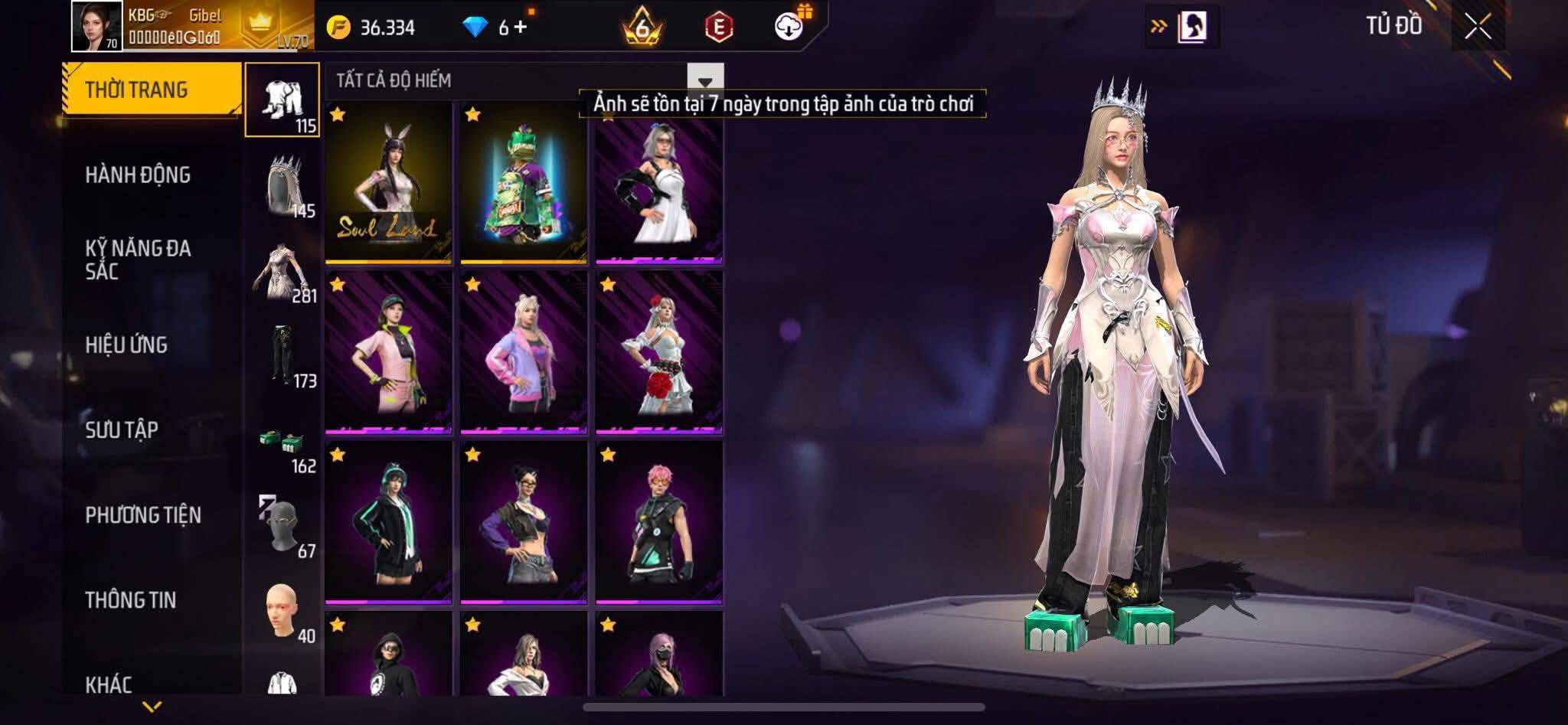Open the player profile avatar
The height and width of the screenshot is (725, 1568).
97,26
